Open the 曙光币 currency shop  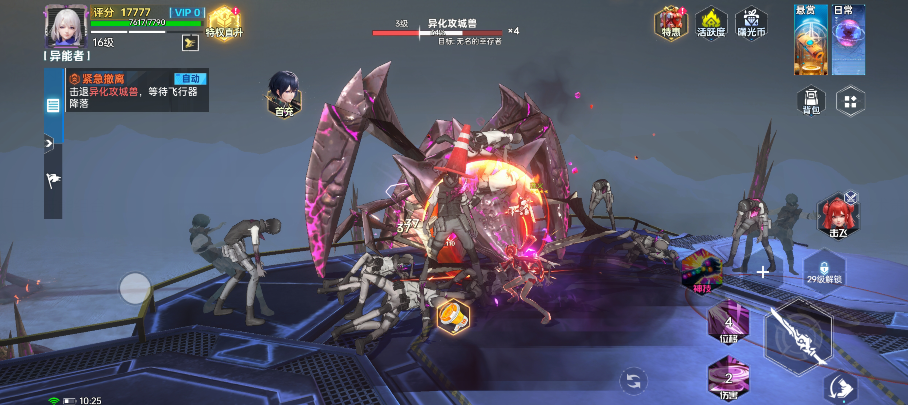pos(751,23)
